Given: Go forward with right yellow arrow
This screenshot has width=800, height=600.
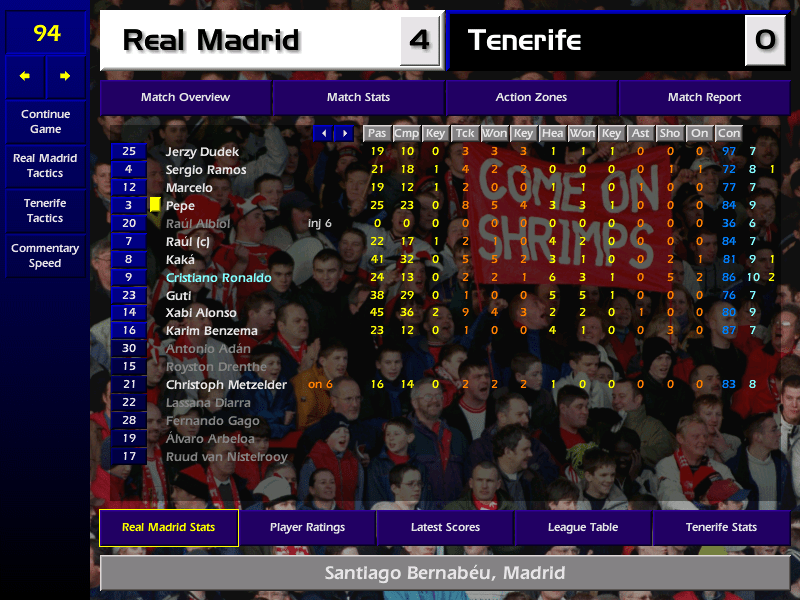Looking at the screenshot, I should (x=66, y=76).
